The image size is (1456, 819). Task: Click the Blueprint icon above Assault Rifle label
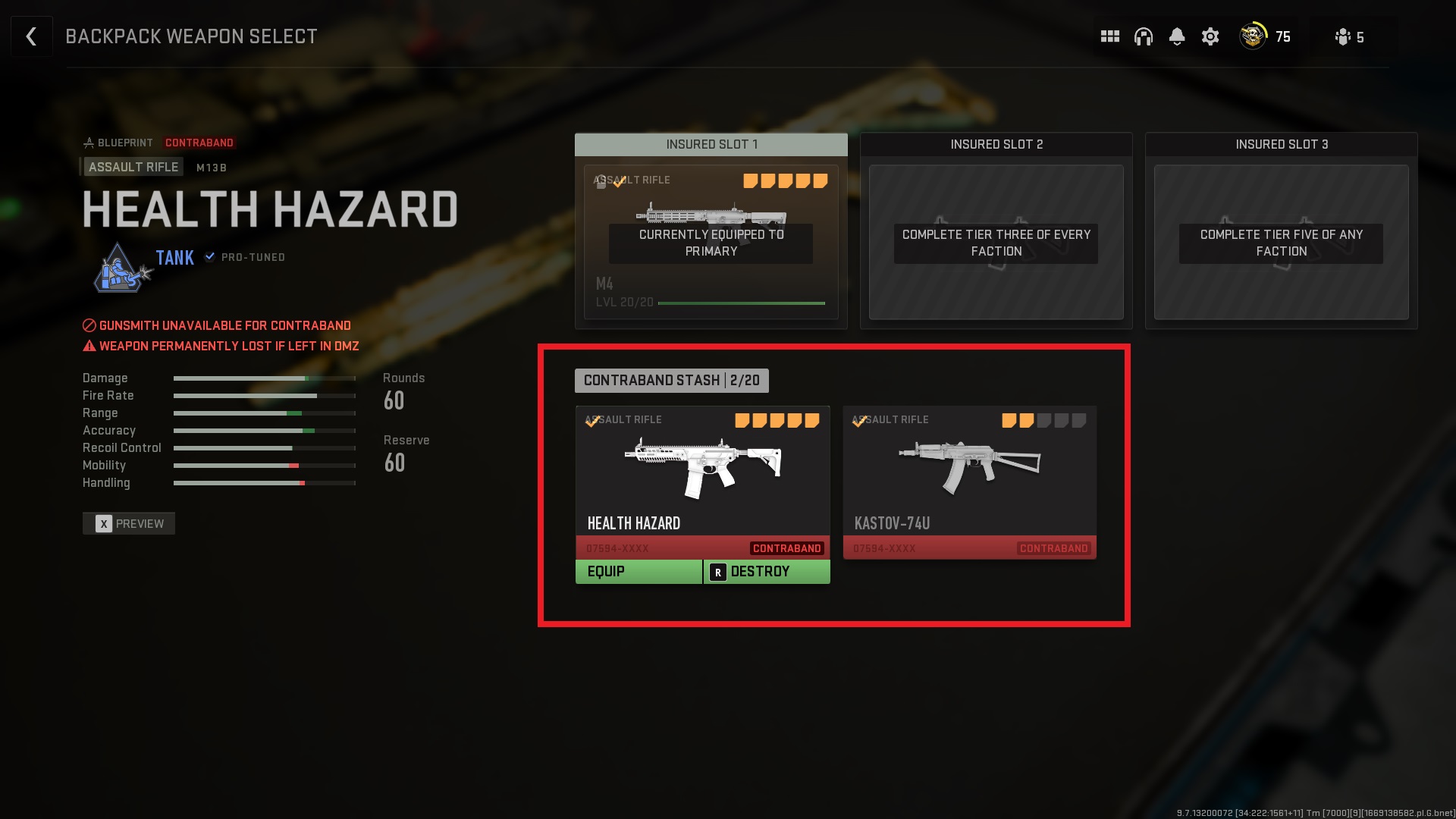click(x=89, y=142)
